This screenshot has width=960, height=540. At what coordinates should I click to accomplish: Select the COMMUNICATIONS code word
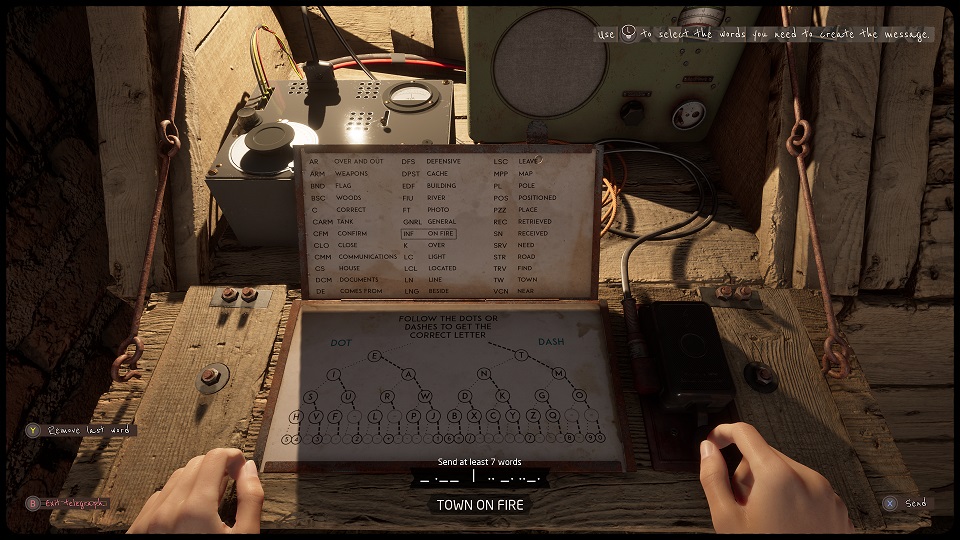[367, 256]
